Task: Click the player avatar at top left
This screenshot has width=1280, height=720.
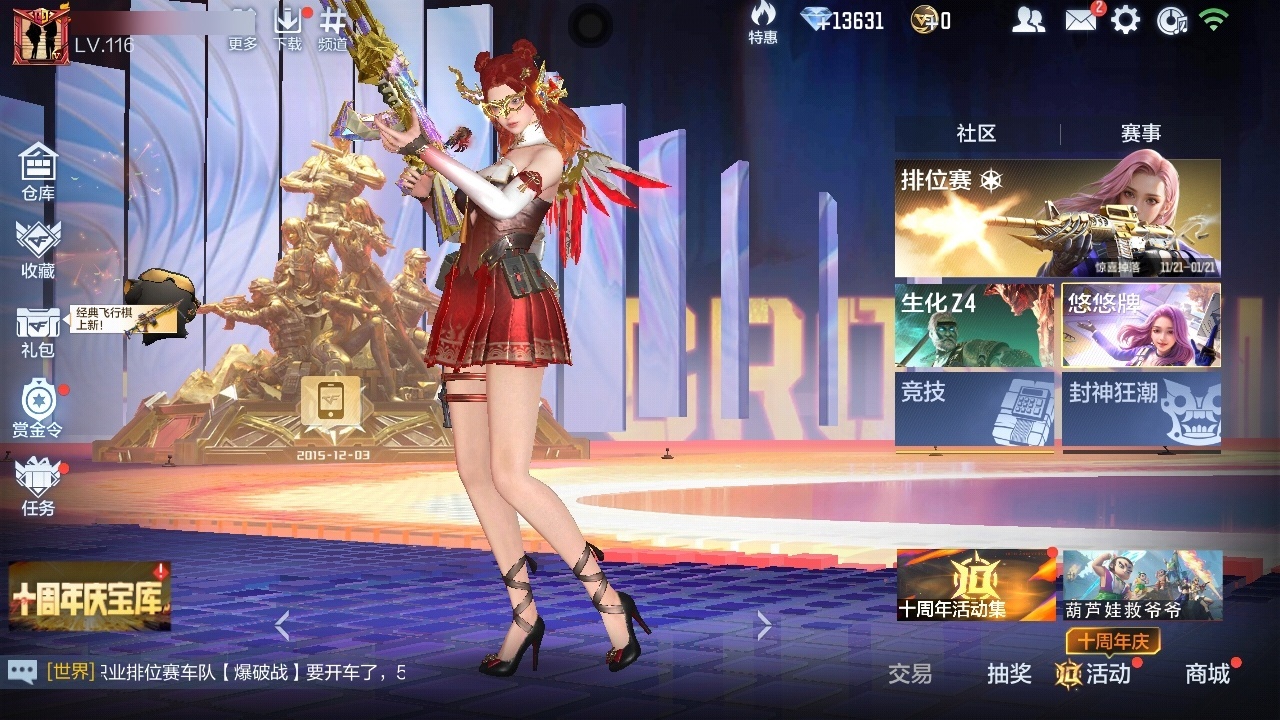Action: tap(41, 37)
